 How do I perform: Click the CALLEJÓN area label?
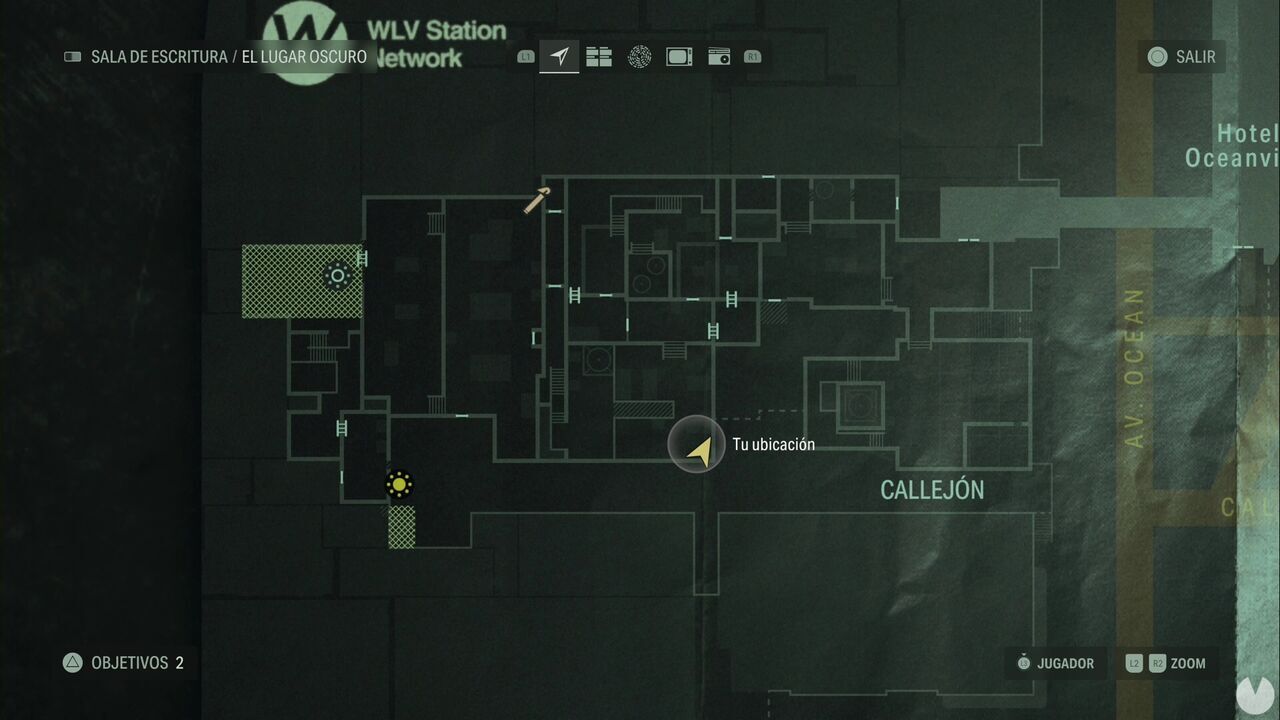[933, 489]
